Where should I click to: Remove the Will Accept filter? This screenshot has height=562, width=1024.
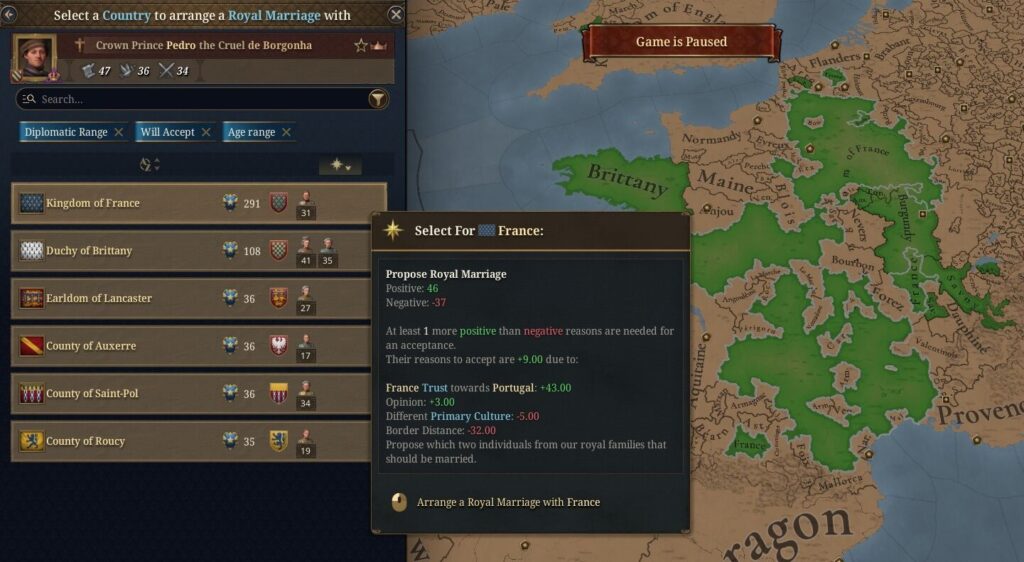(x=206, y=132)
